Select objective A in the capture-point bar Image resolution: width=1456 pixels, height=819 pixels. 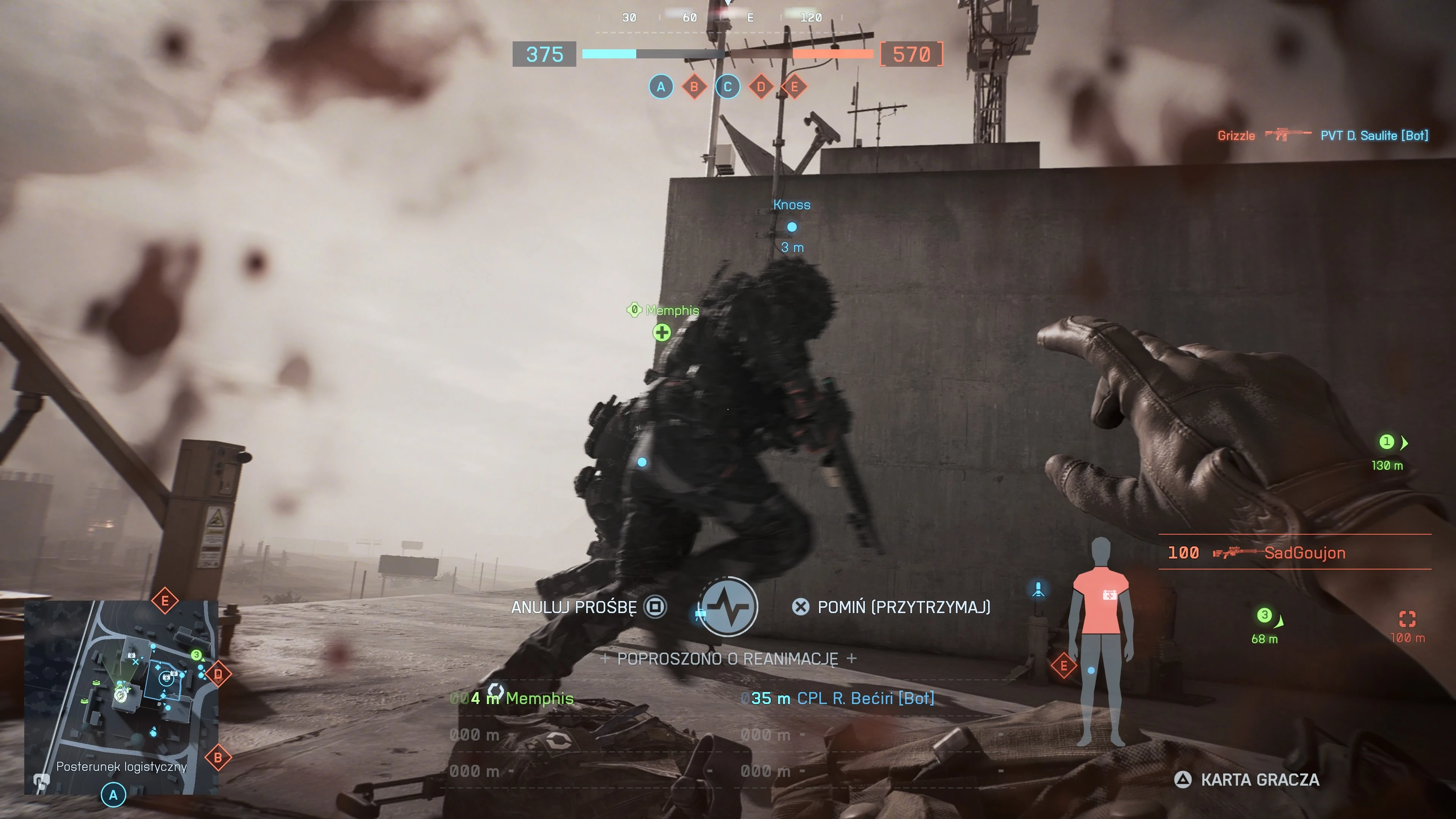[661, 87]
